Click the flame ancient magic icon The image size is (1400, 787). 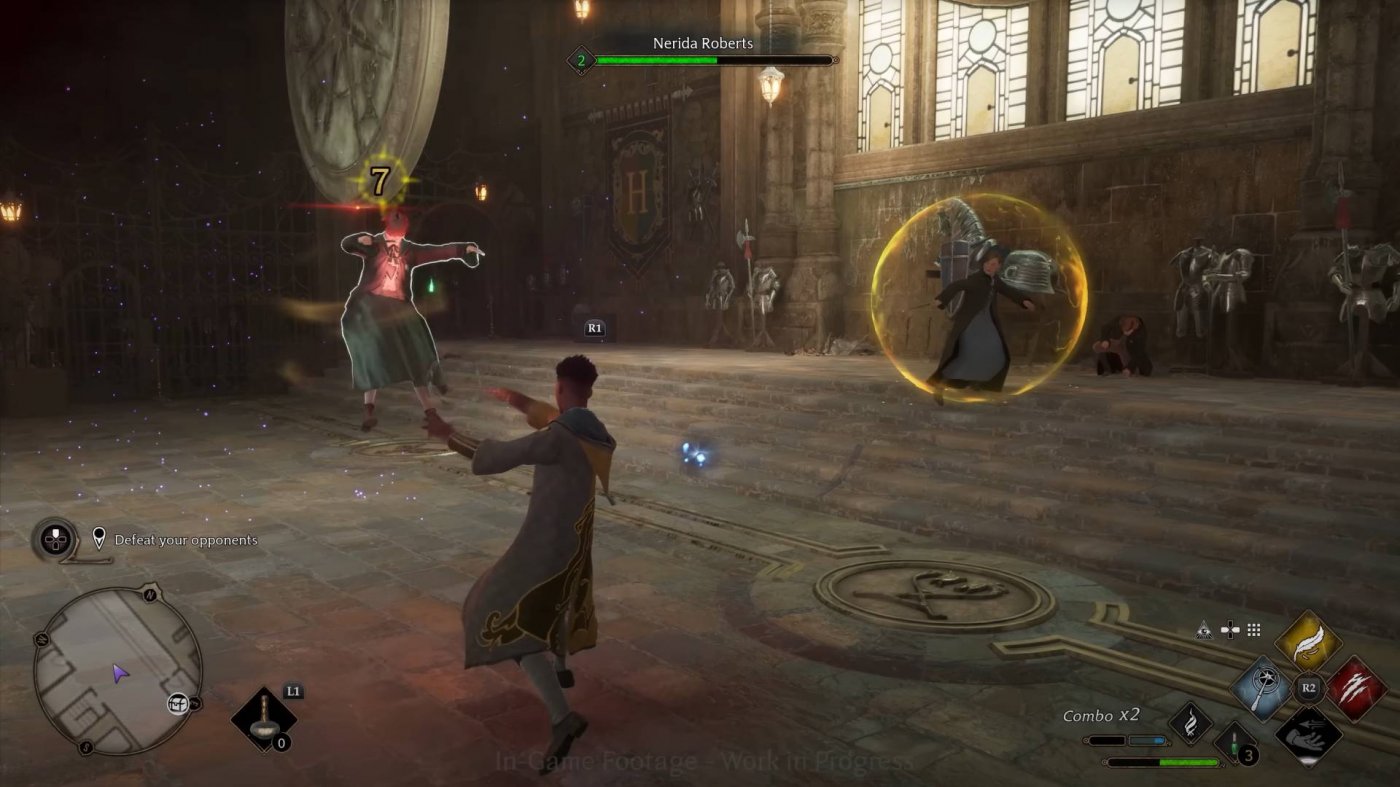click(x=1193, y=722)
